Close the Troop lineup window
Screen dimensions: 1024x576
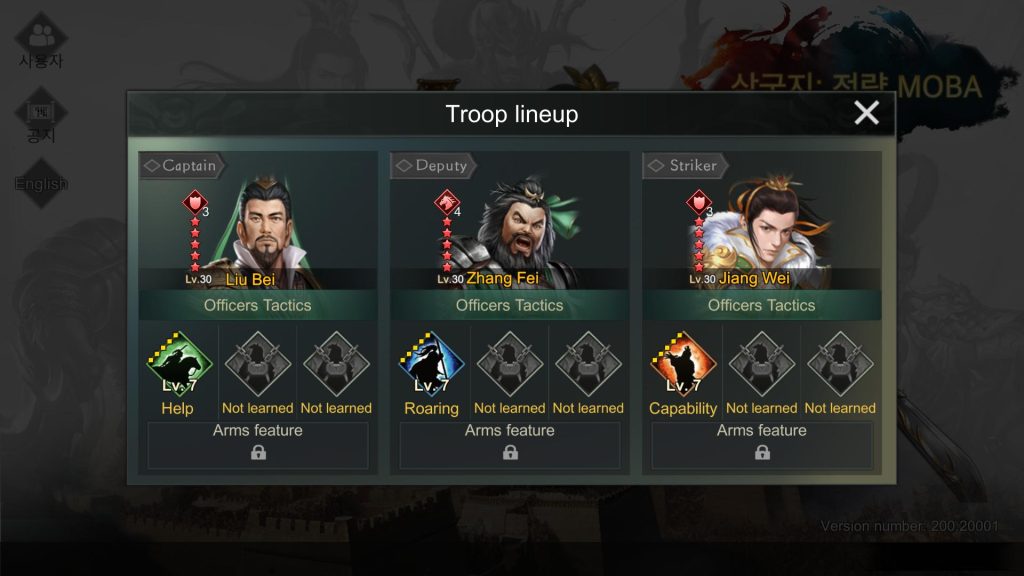tap(866, 113)
